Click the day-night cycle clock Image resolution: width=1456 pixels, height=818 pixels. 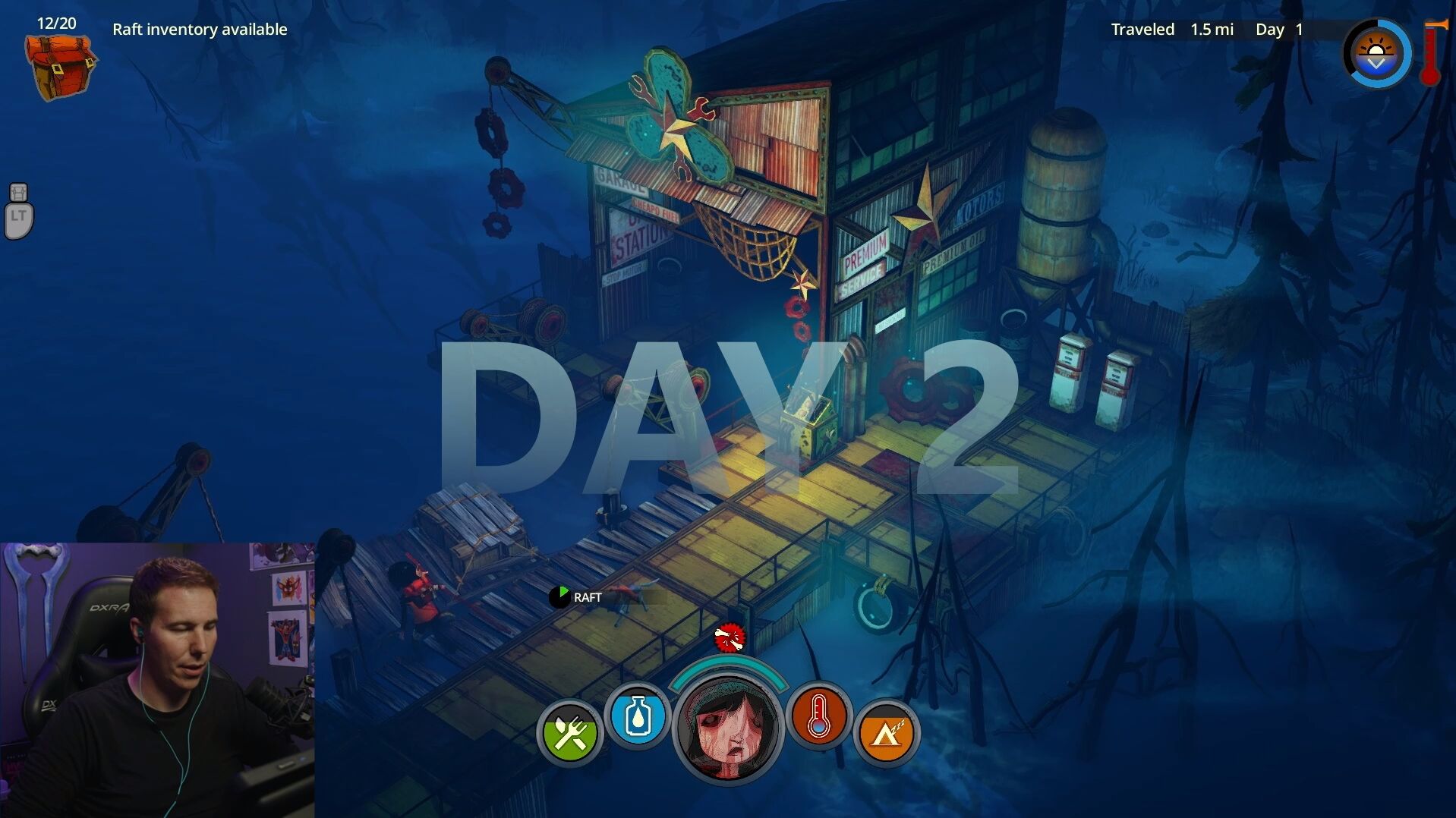(1376, 55)
